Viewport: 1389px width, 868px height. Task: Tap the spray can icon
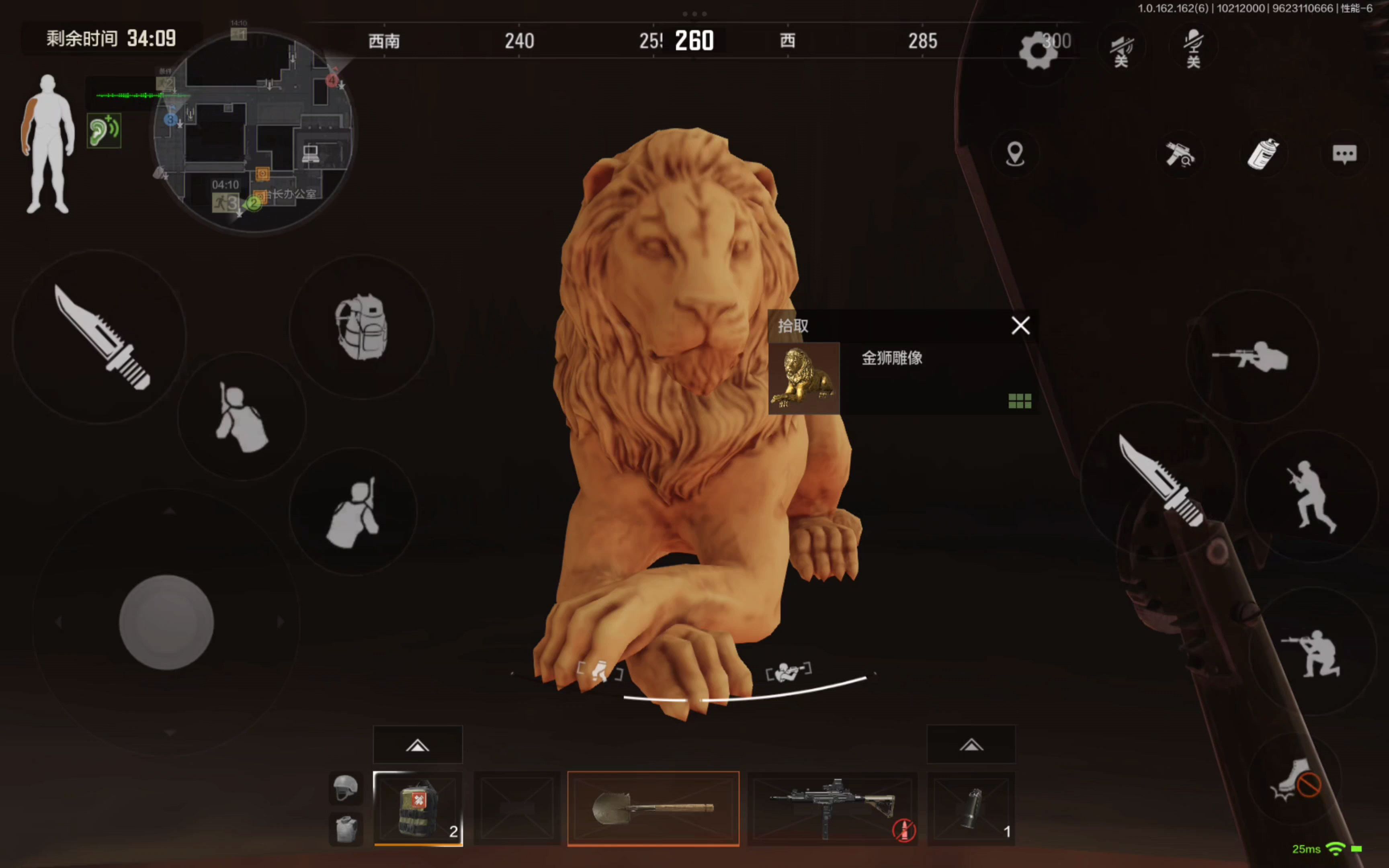coord(1263,154)
